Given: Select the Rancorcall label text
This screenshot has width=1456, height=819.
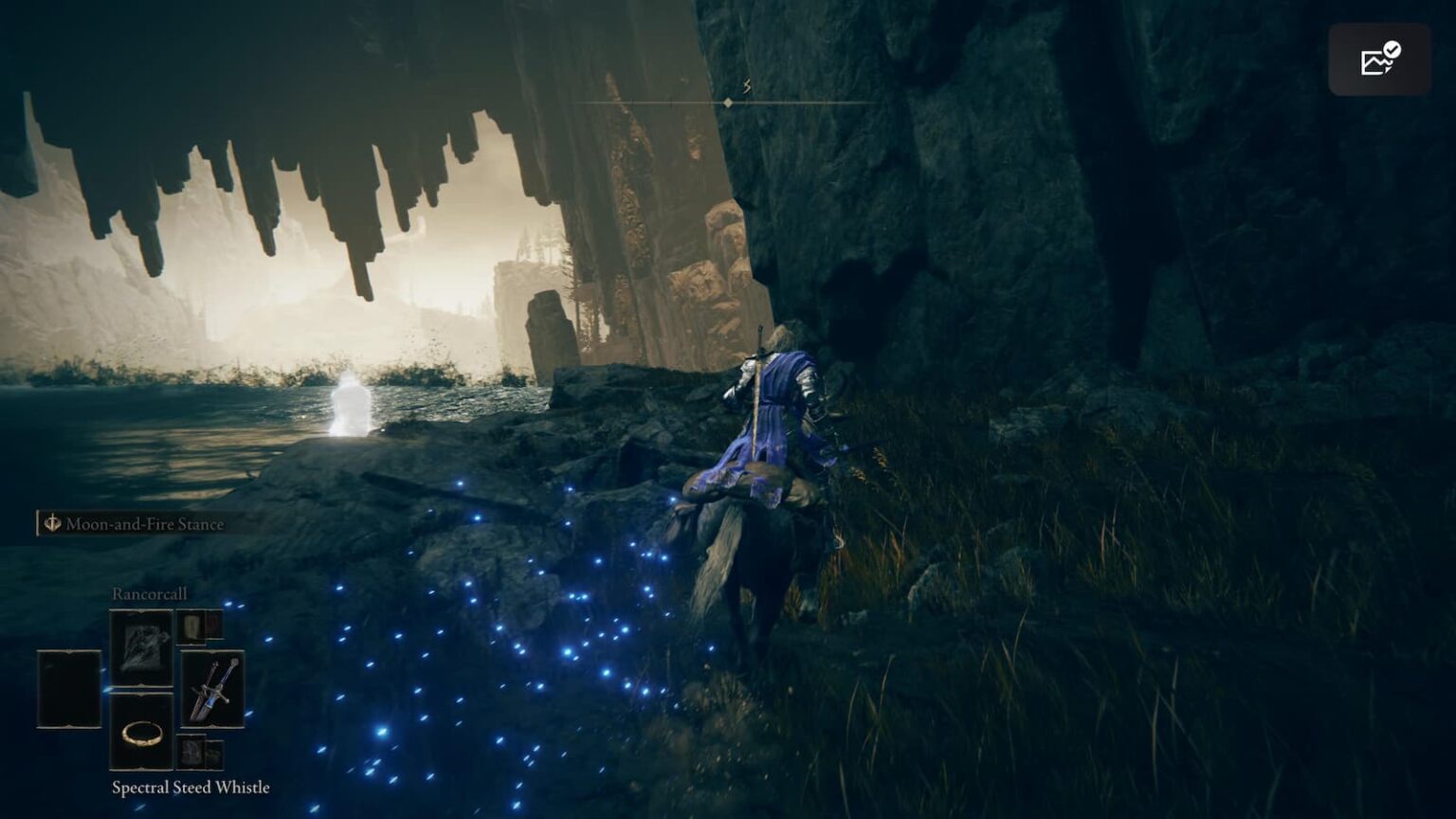Looking at the screenshot, I should 150,592.
